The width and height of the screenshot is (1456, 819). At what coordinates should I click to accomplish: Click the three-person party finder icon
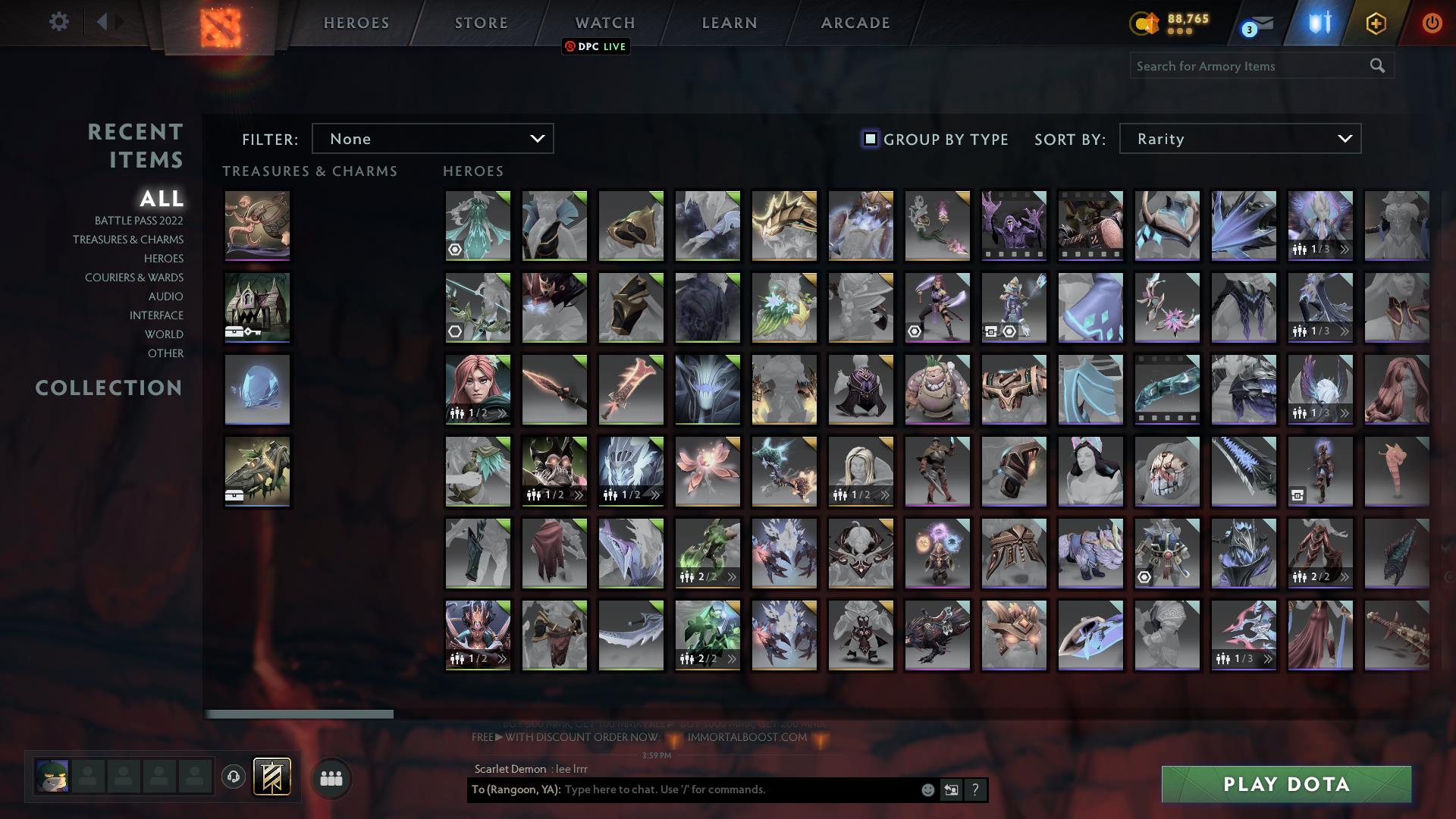pyautogui.click(x=331, y=777)
